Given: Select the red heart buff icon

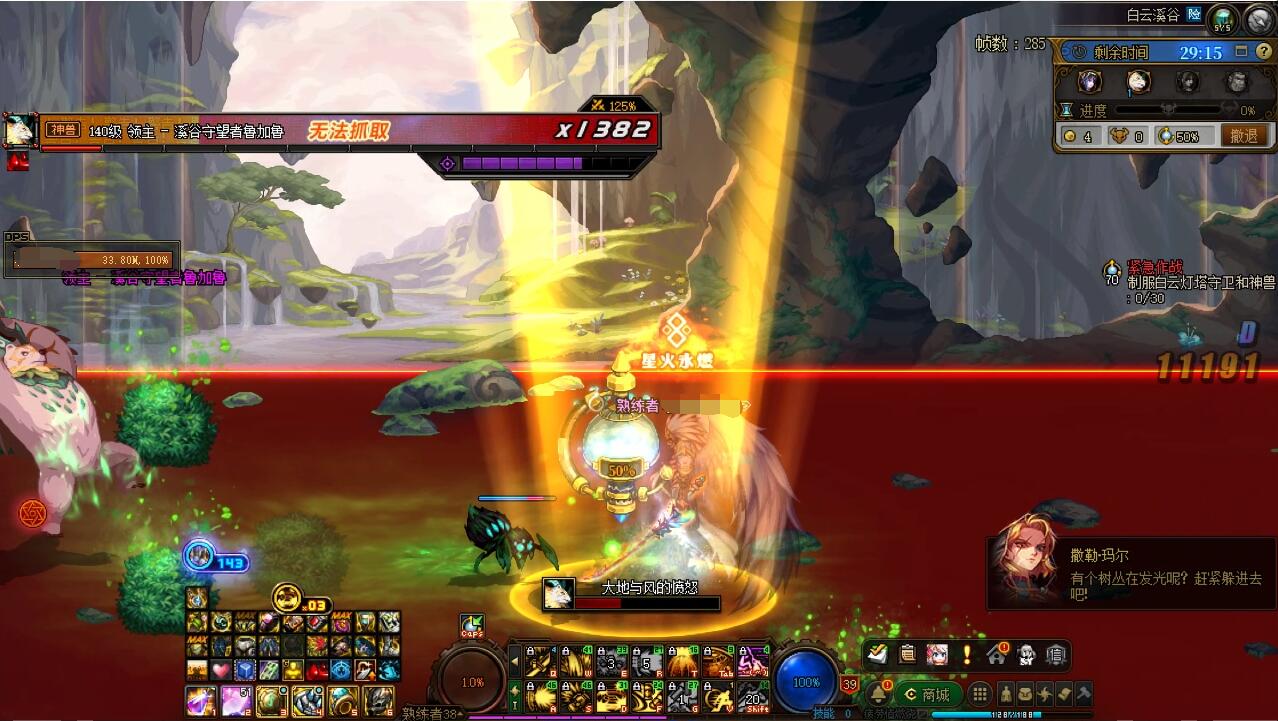Looking at the screenshot, I should (219, 669).
